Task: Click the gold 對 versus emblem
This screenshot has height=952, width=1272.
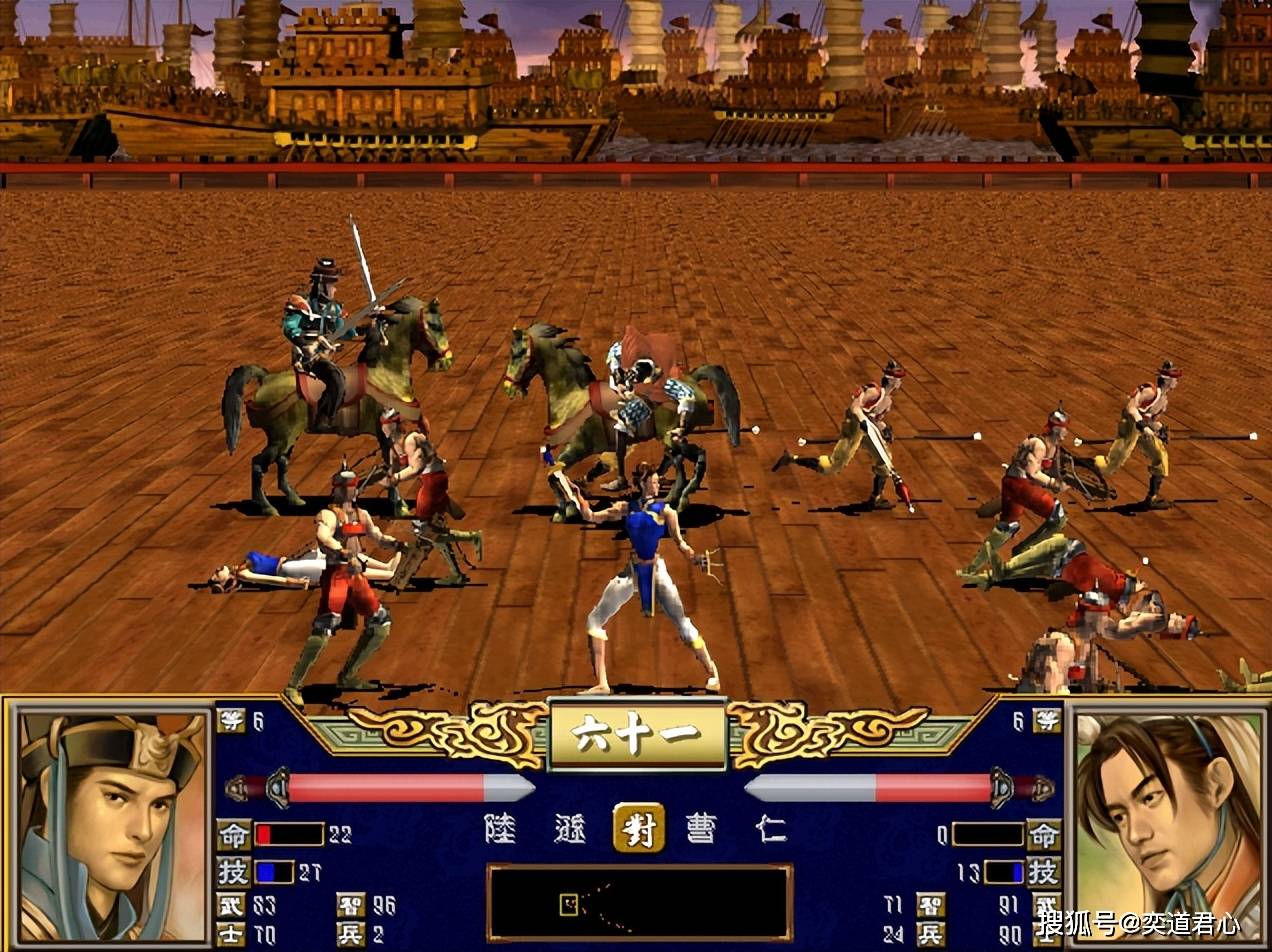Action: pyautogui.click(x=637, y=829)
